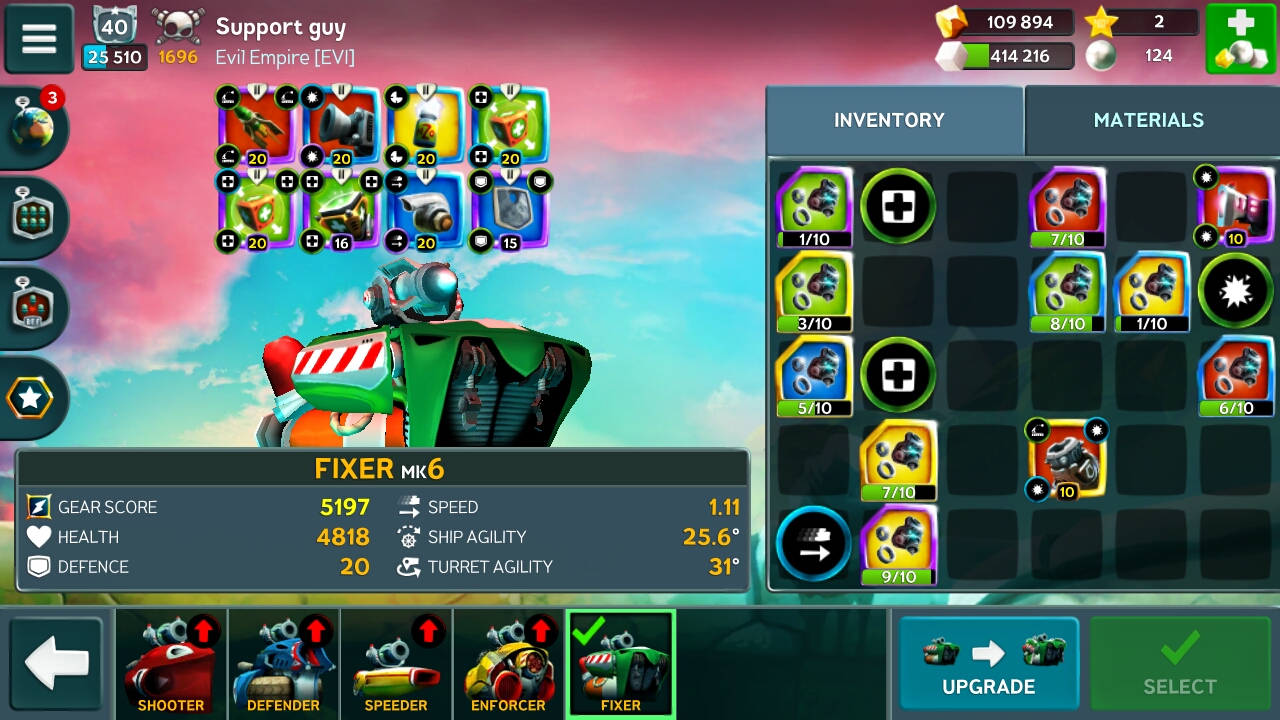Choose the Shooter ship
1280x720 pixels.
171,664
